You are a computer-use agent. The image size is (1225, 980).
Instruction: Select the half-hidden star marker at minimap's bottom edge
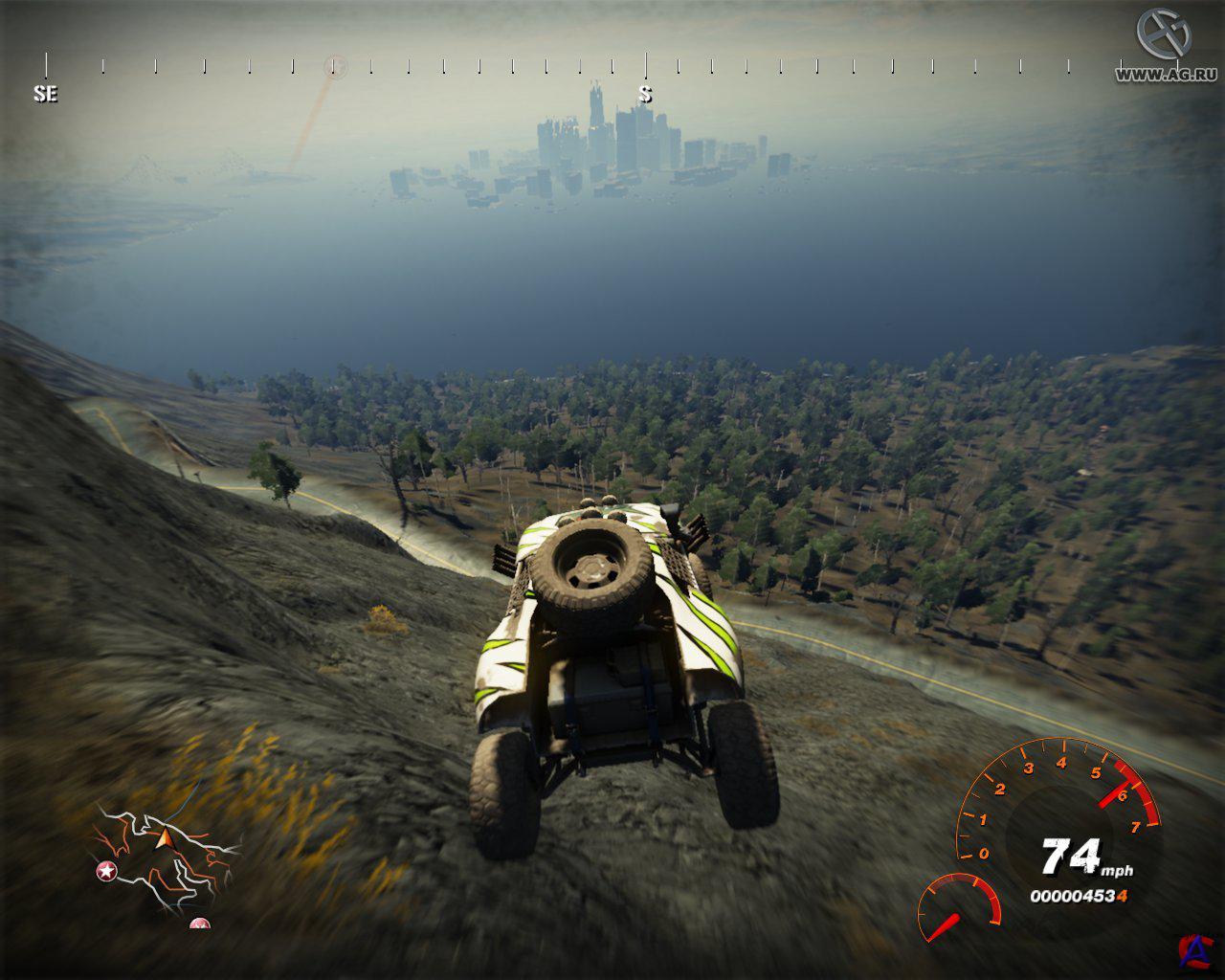click(x=199, y=924)
